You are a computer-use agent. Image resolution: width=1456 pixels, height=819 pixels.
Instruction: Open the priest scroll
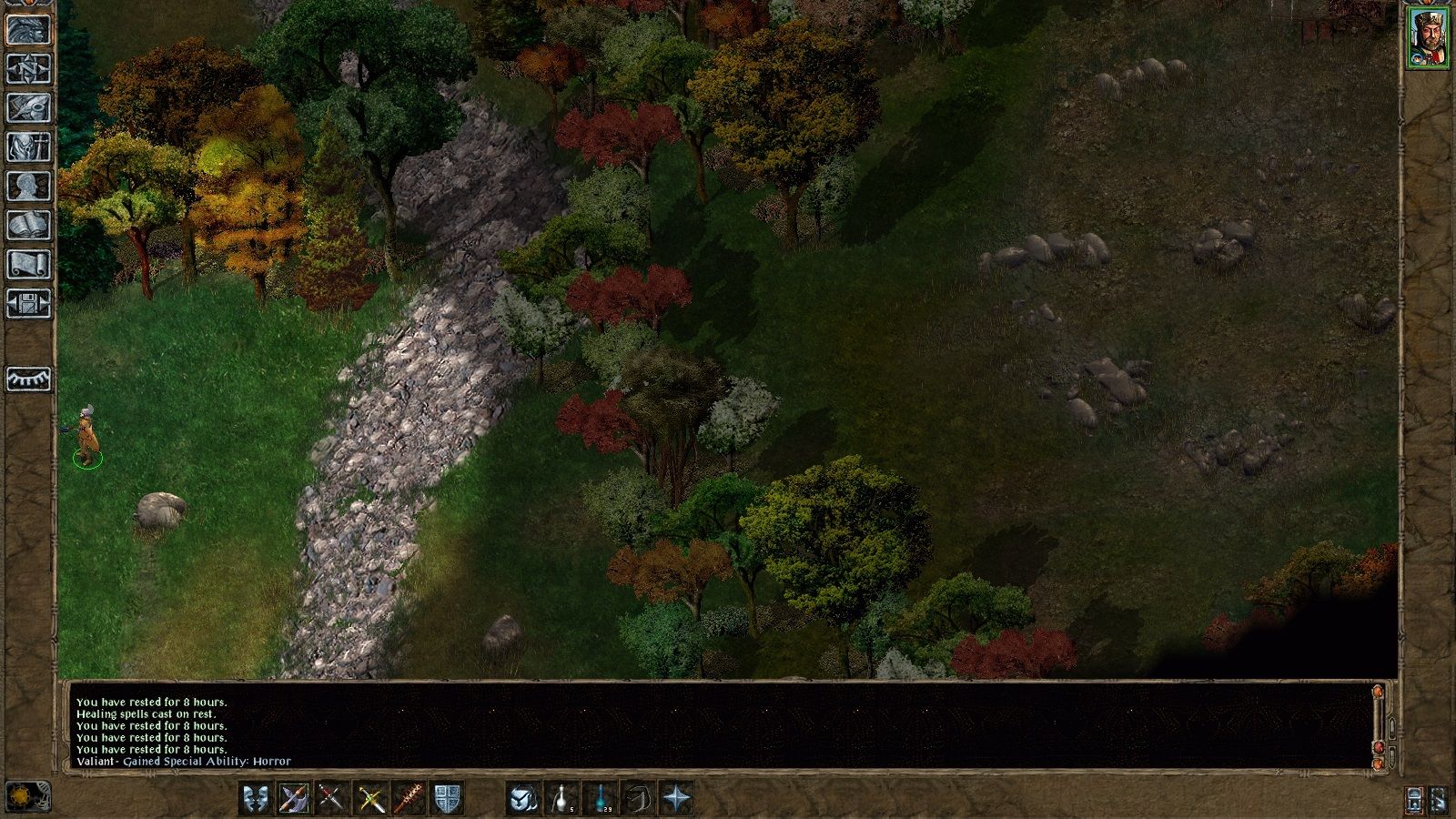click(29, 265)
